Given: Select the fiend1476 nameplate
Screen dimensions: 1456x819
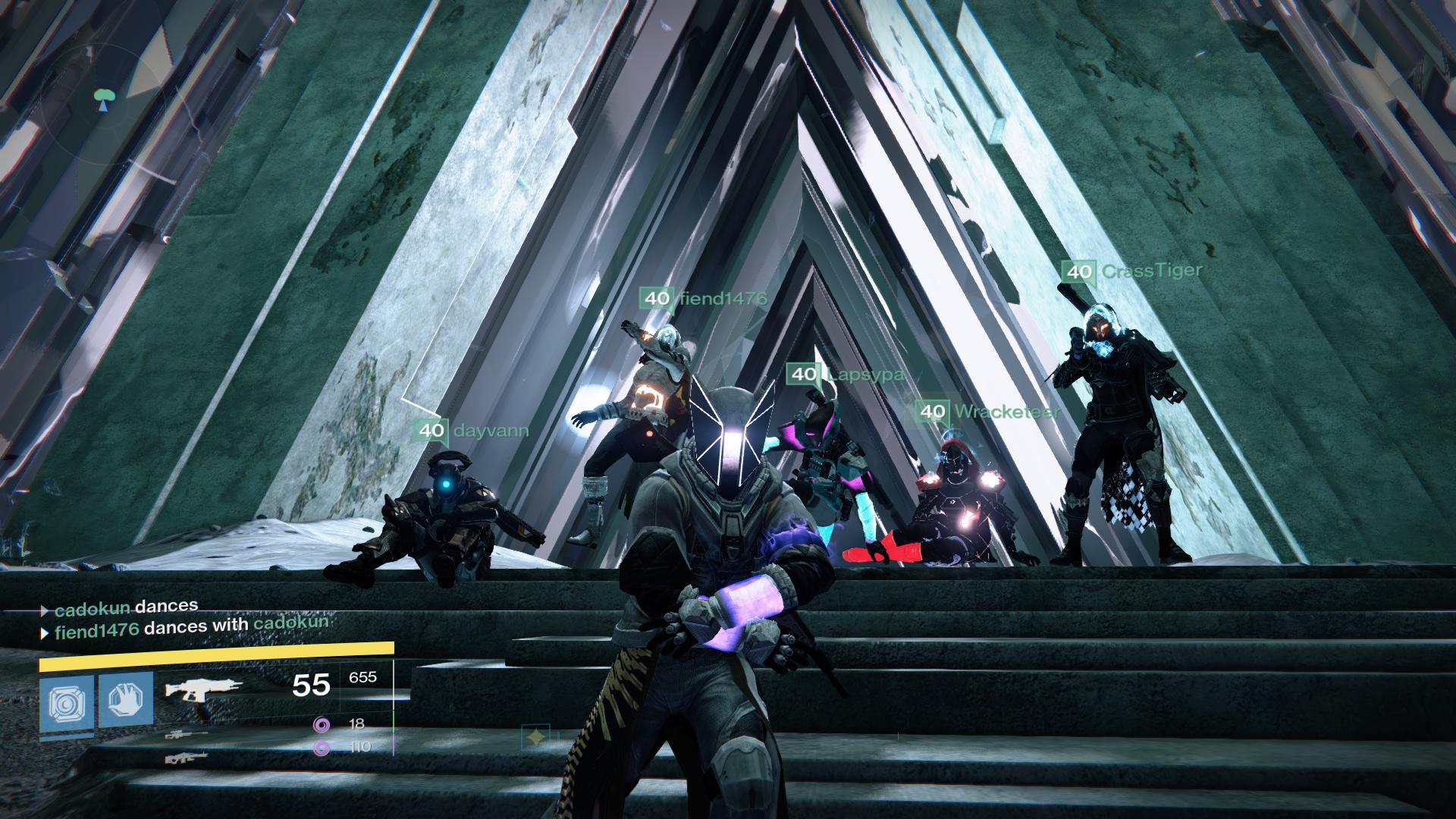Looking at the screenshot, I should [703, 299].
